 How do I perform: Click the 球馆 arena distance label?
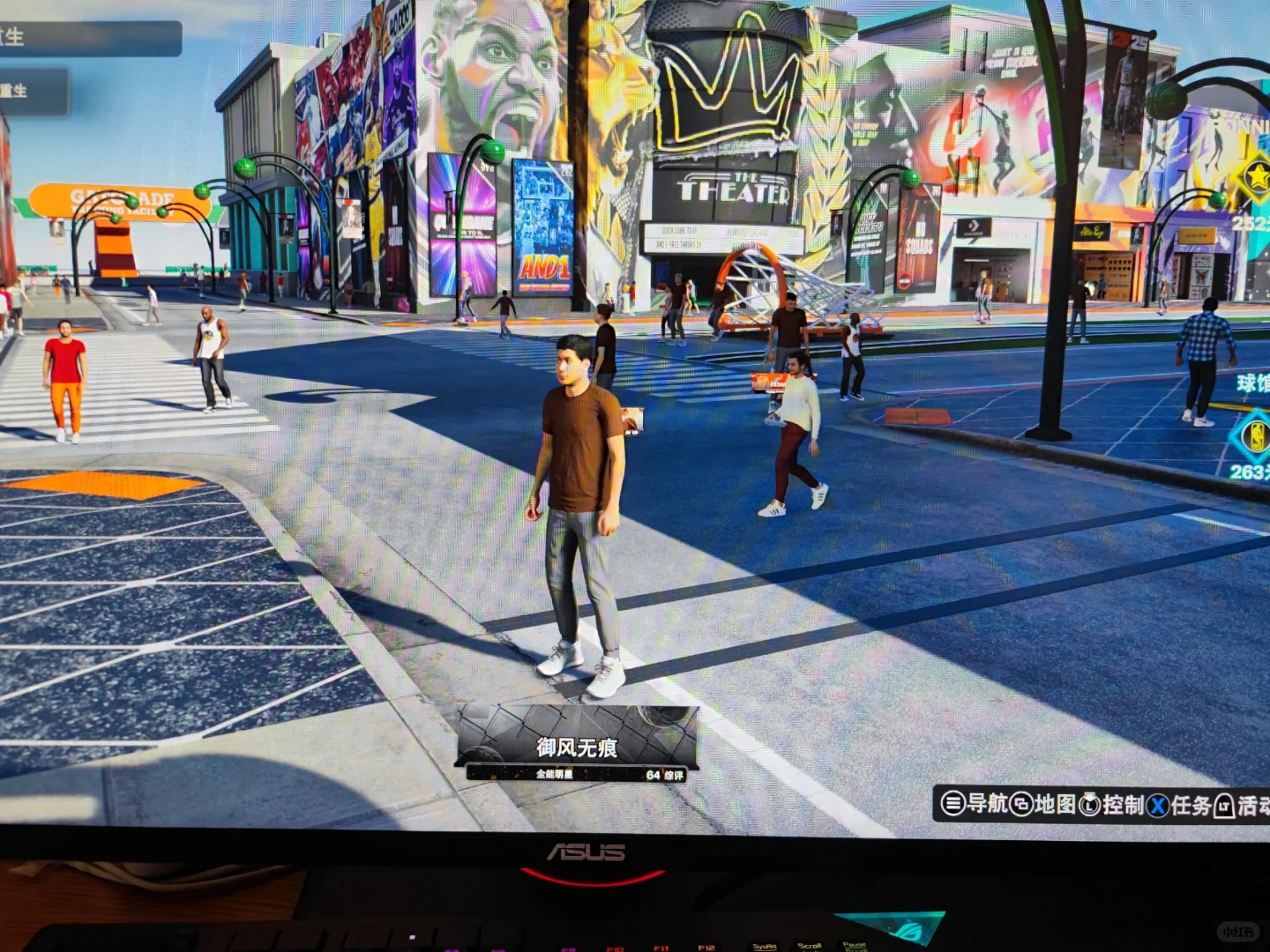(1249, 383)
